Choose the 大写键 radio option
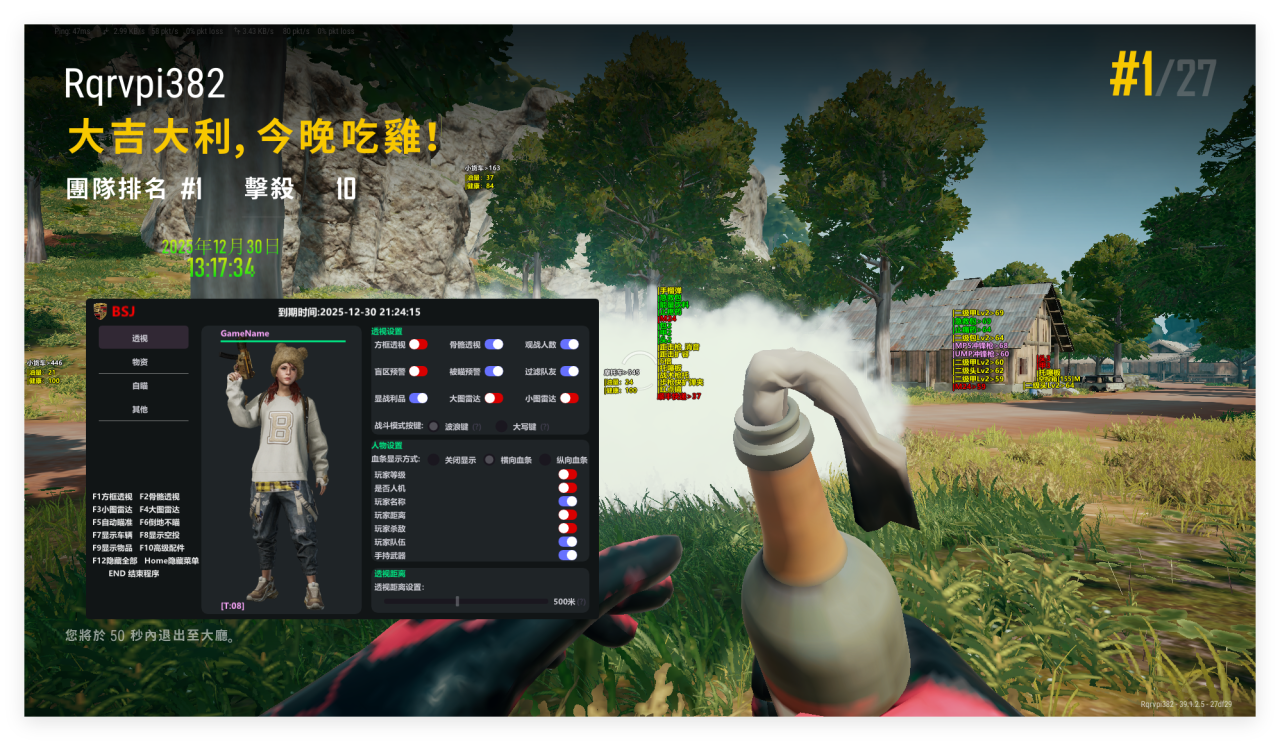Image resolution: width=1280 pixels, height=741 pixels. point(502,426)
